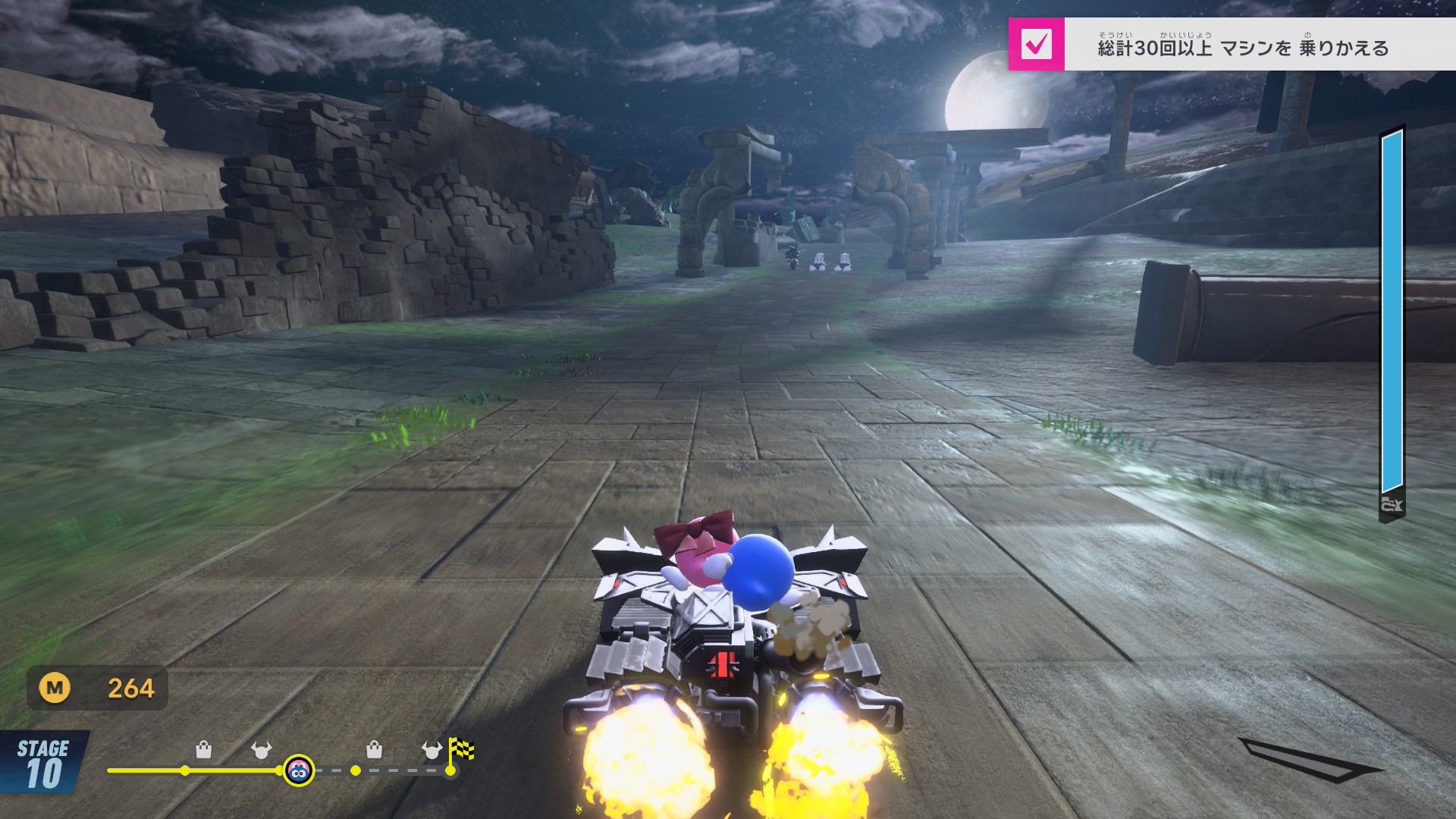Click the player face marker on the progress track
The width and height of the screenshot is (1456, 819).
[x=299, y=771]
